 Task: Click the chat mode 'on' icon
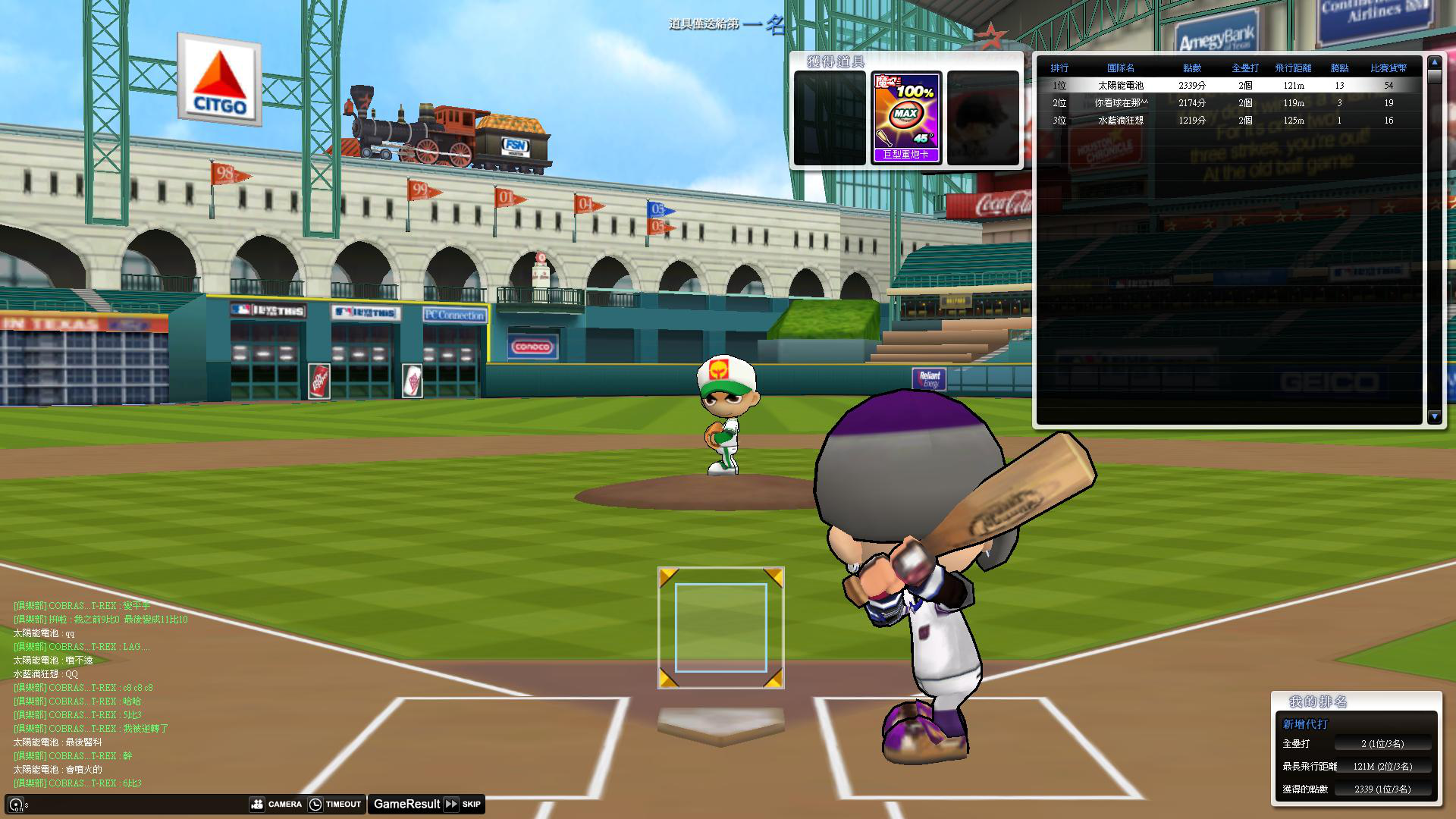(16, 805)
